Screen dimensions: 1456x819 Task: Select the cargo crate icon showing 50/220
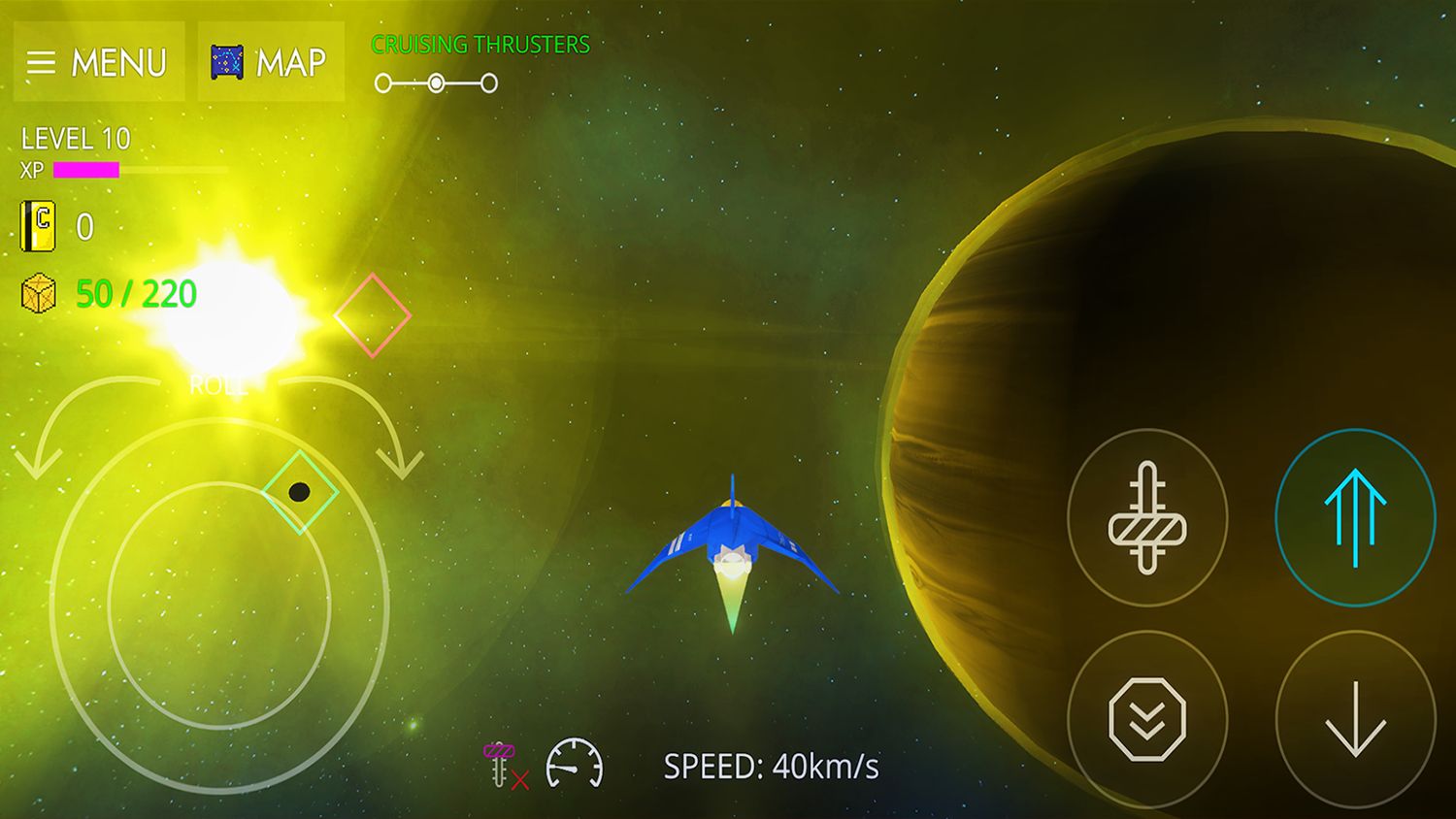38,293
